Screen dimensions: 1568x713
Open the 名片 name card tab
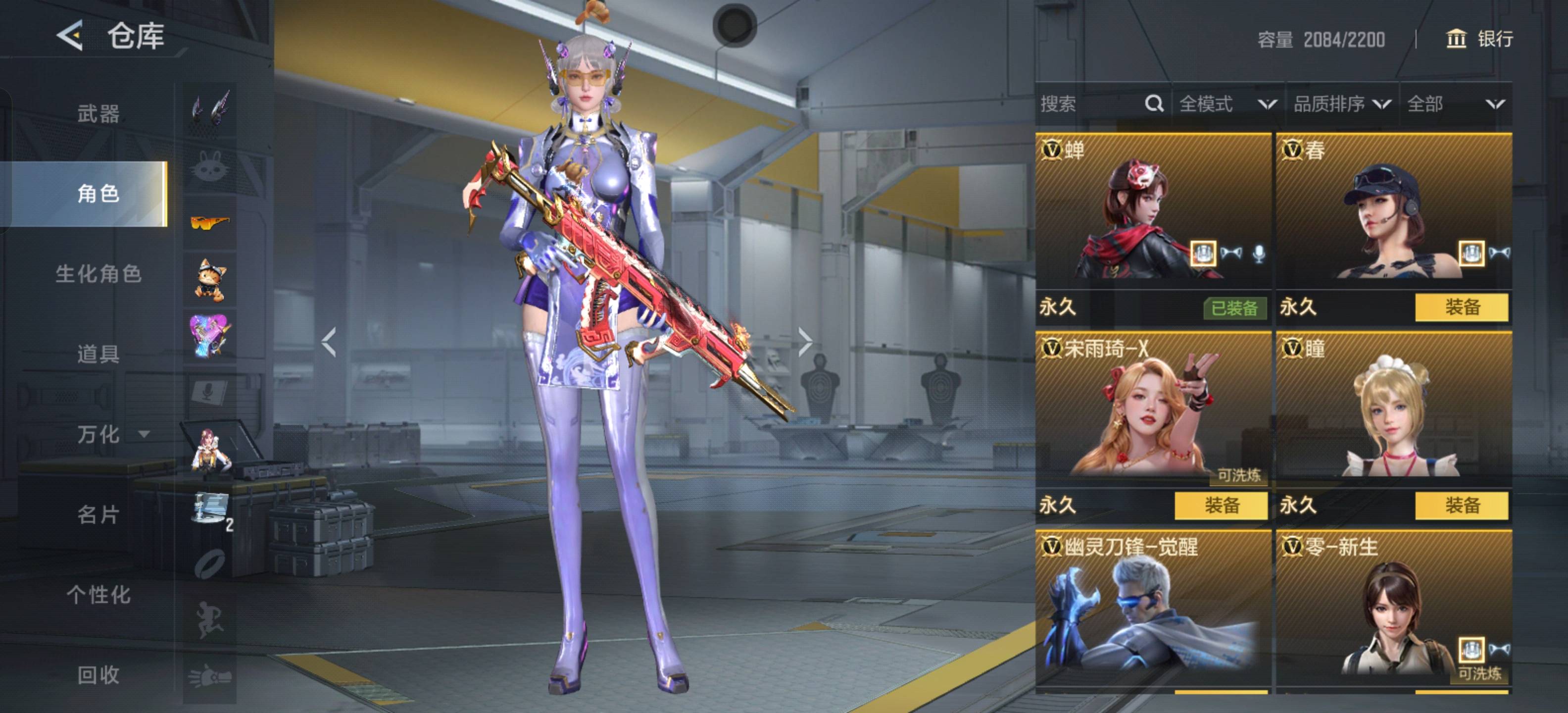98,514
